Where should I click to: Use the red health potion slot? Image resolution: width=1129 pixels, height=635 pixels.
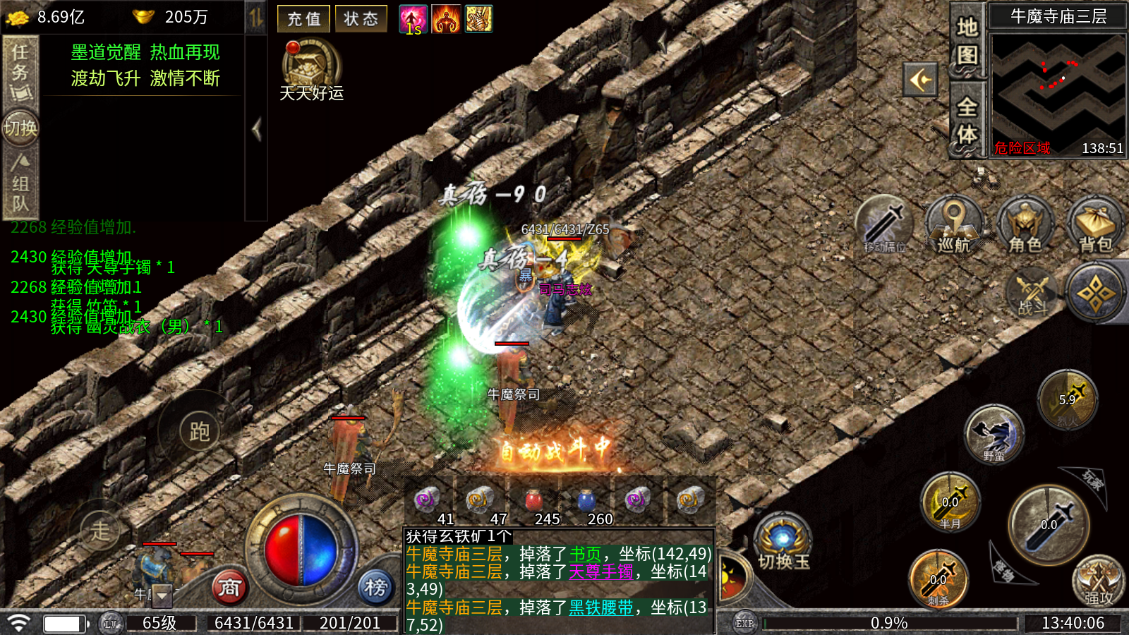[547, 500]
